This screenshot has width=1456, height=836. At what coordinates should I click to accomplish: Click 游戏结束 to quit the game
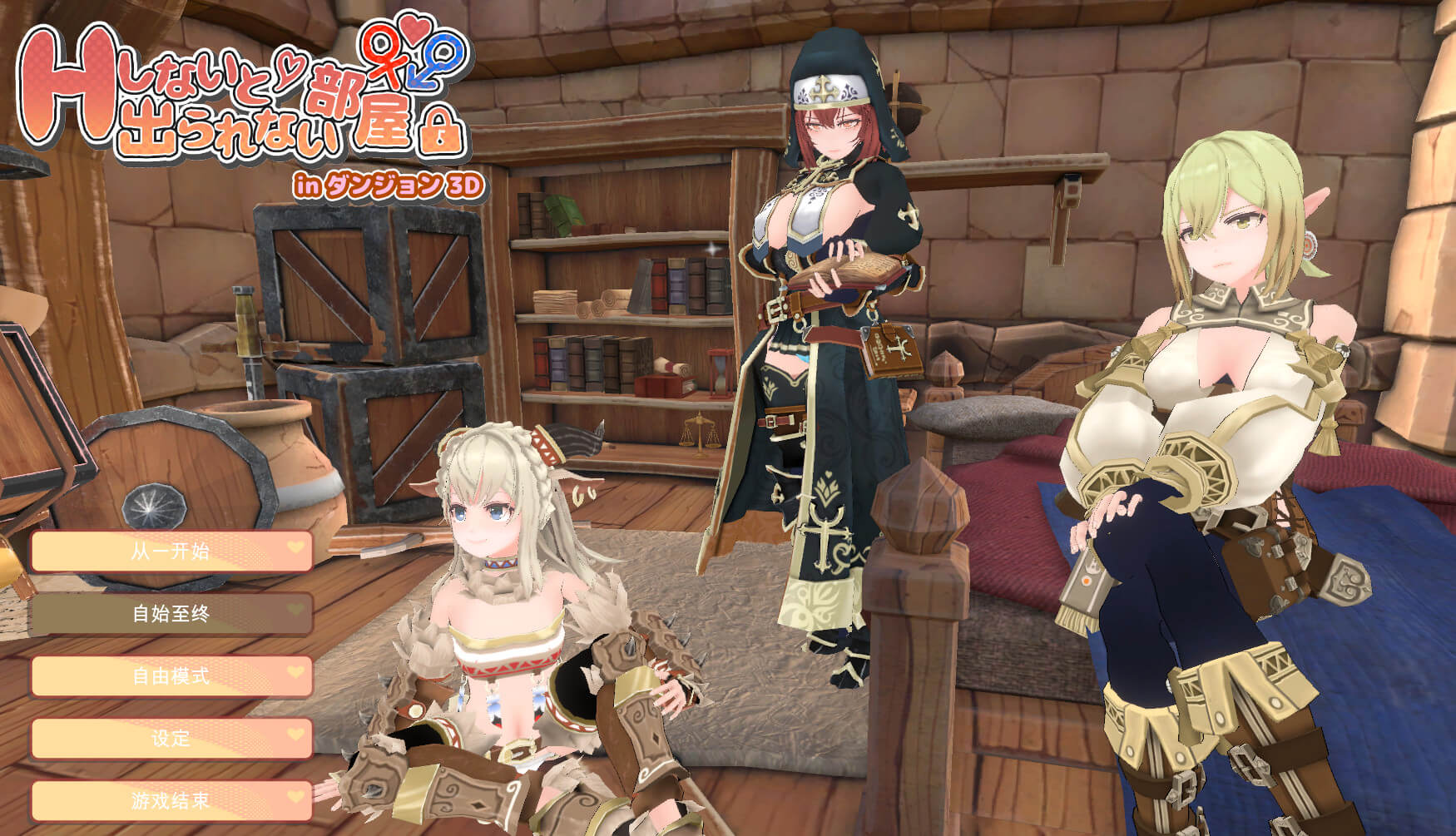(171, 801)
